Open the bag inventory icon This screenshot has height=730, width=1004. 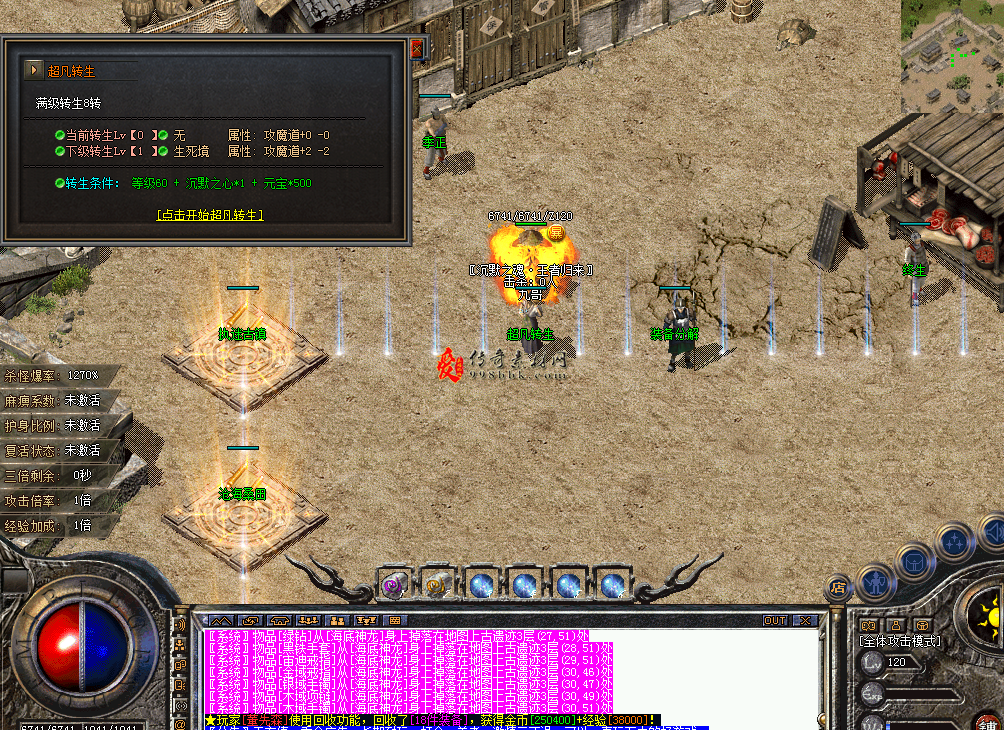tap(914, 561)
